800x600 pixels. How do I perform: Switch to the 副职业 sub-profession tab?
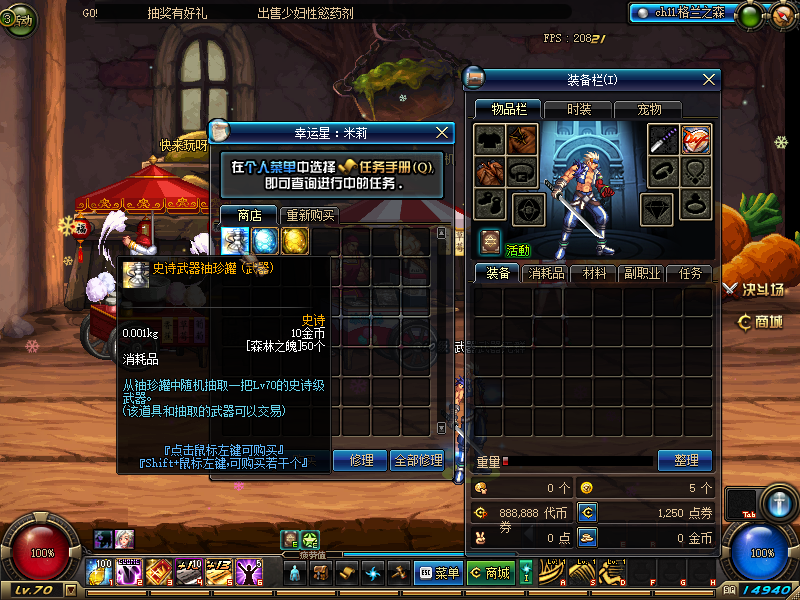pos(641,273)
